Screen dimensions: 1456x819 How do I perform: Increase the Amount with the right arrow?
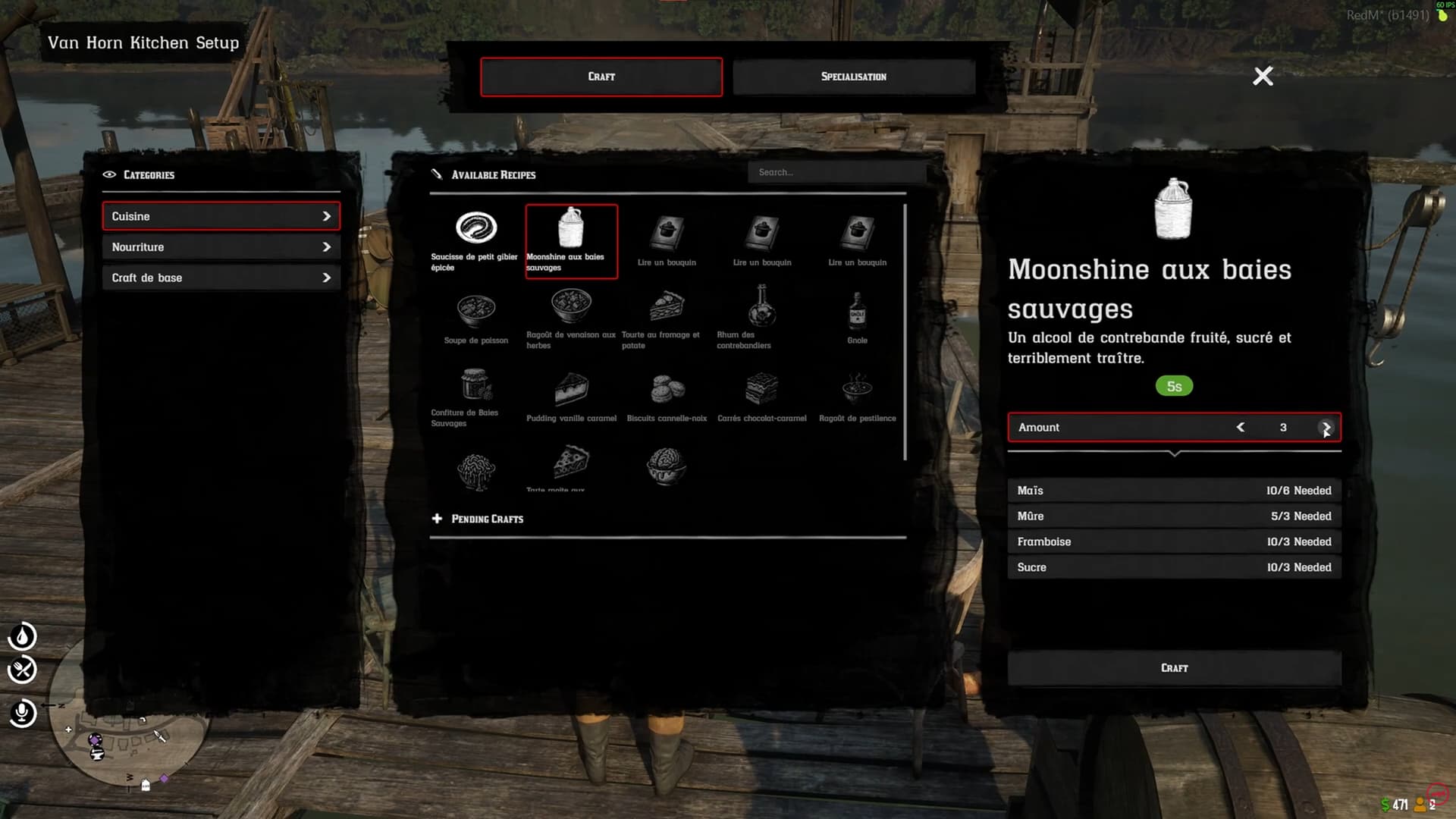[1326, 428]
